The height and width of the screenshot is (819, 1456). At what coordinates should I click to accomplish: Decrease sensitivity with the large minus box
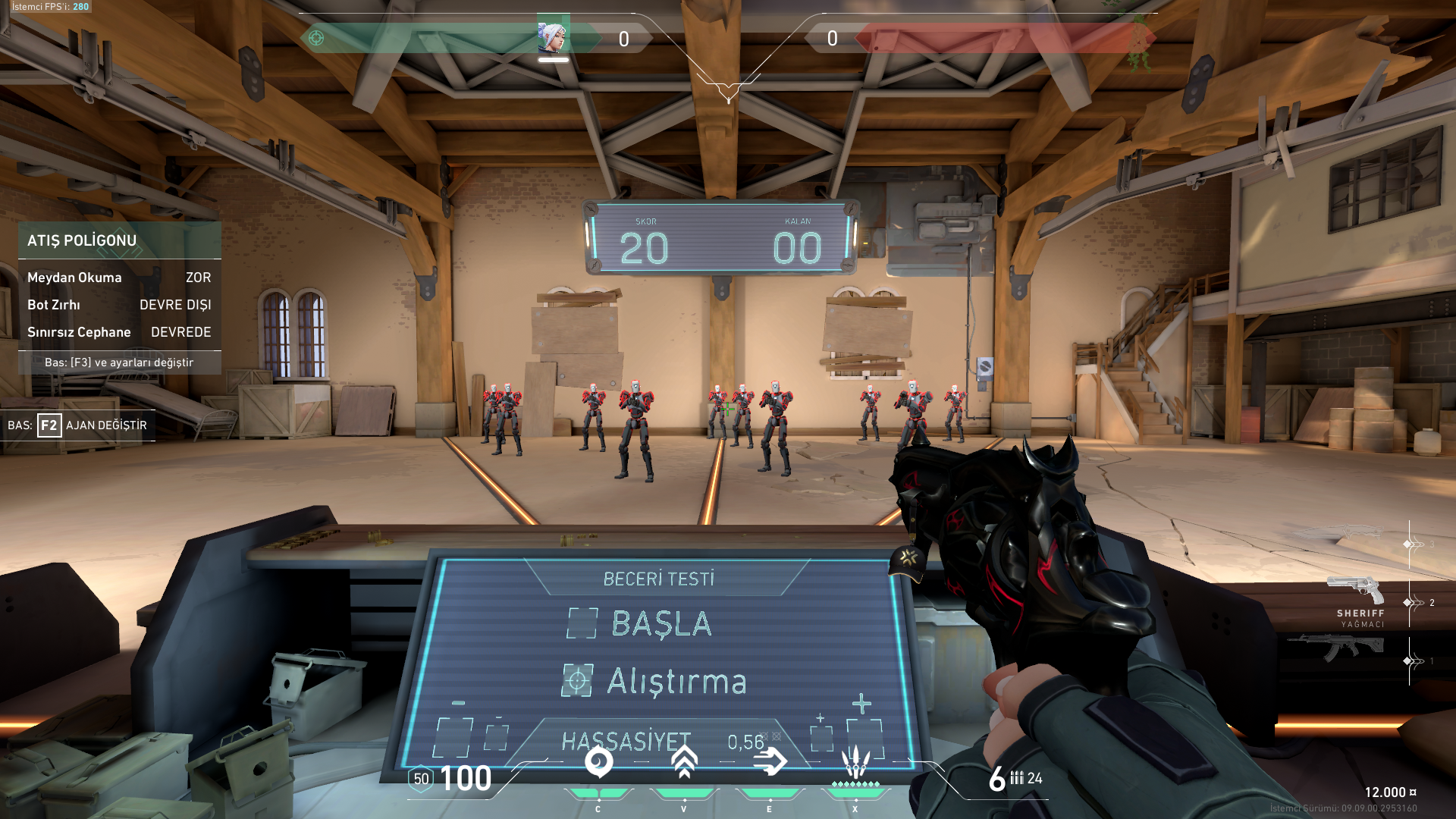[x=454, y=737]
